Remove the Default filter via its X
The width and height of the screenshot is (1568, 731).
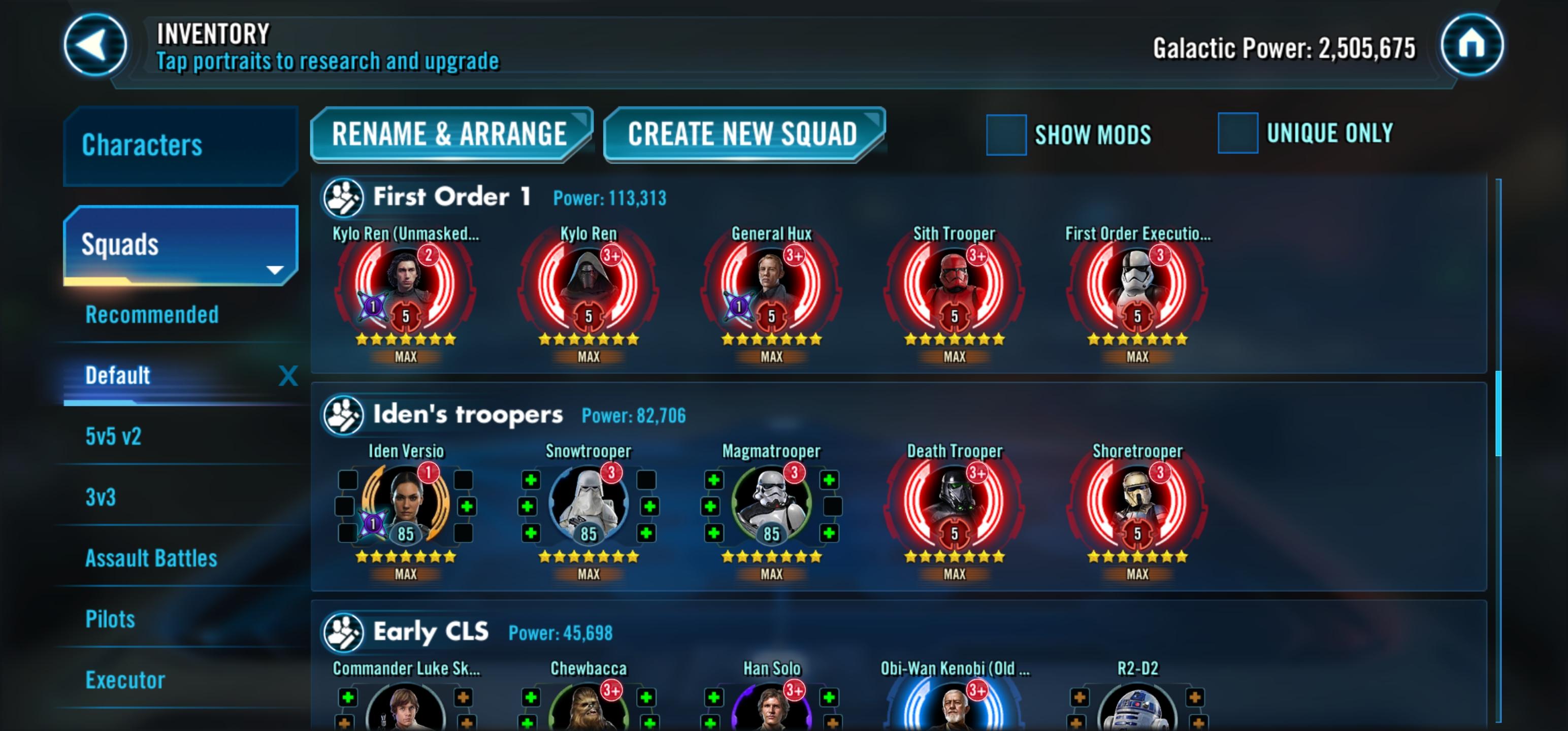[x=287, y=376]
